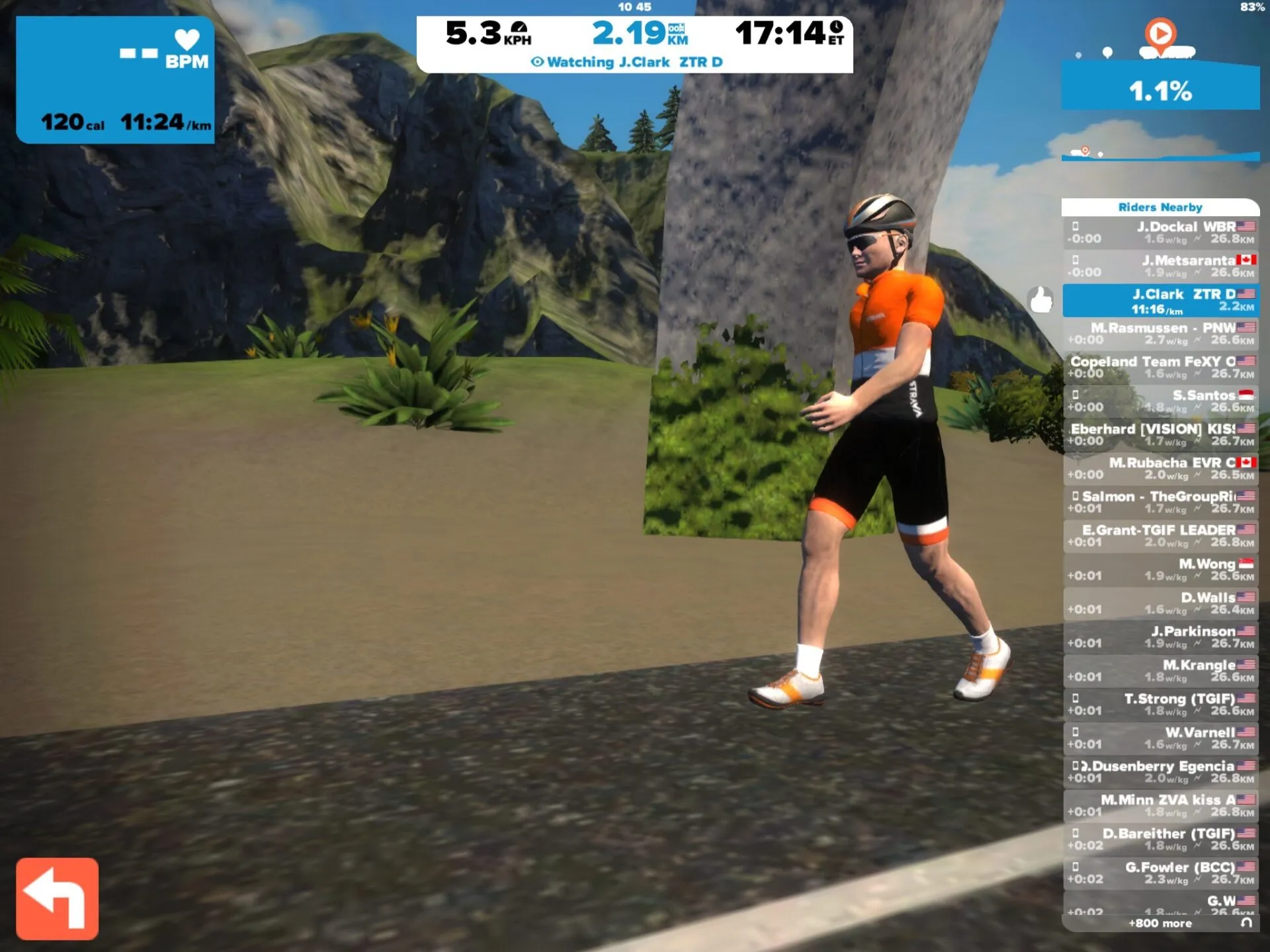Viewport: 1270px width, 952px height.
Task: Select G.Fowler (BCC) near the list bottom
Action: pos(1160,871)
